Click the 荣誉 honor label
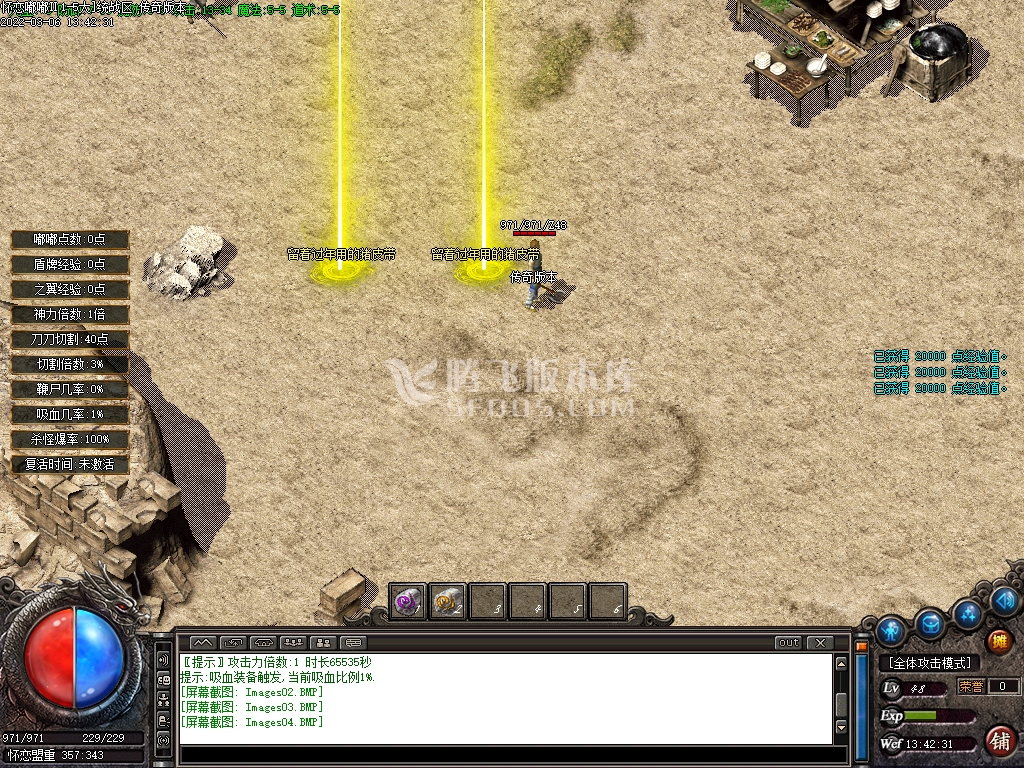The height and width of the screenshot is (768, 1024). pos(971,686)
